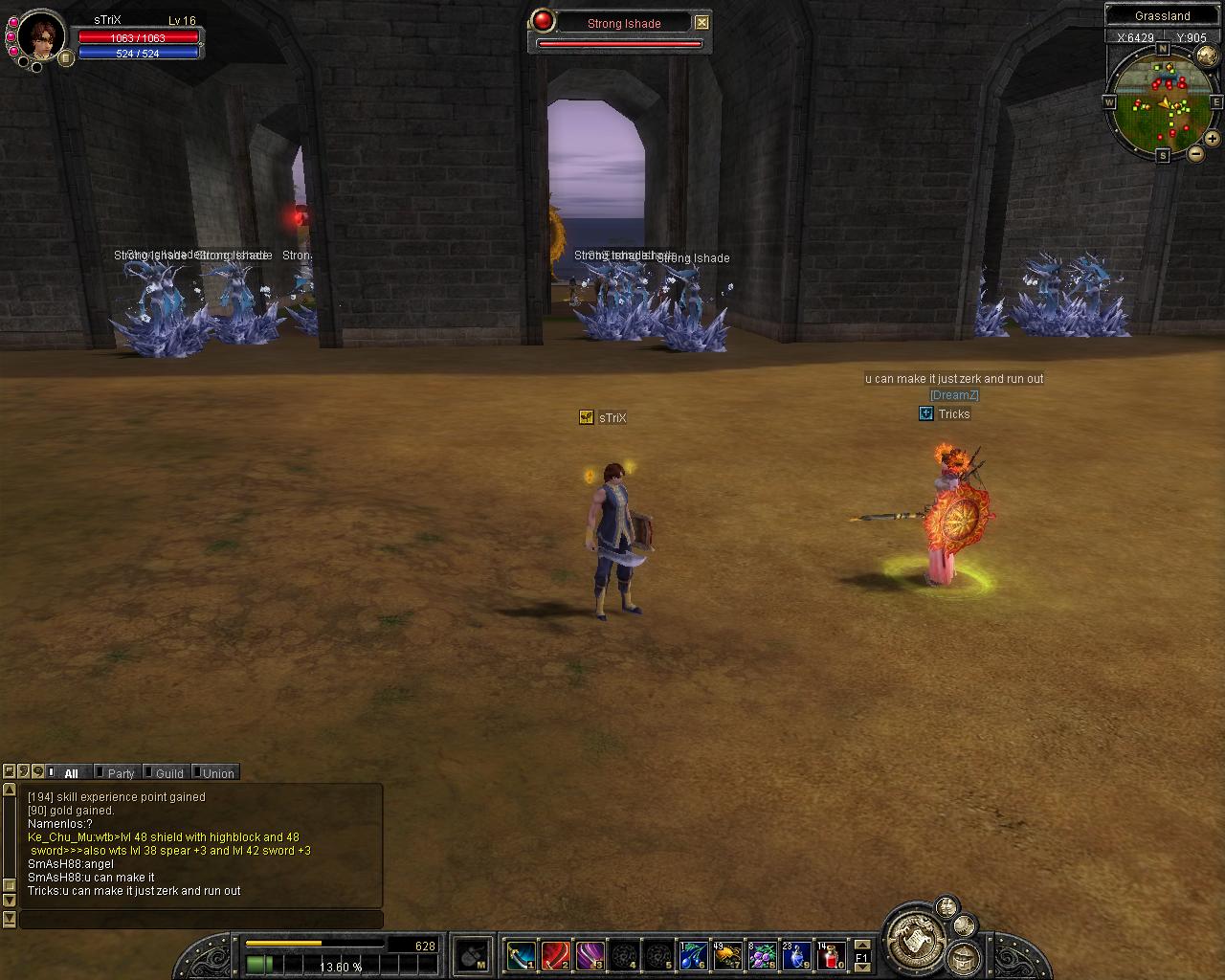
Task: Activate the red slash skill in slot 2
Action: tap(555, 955)
